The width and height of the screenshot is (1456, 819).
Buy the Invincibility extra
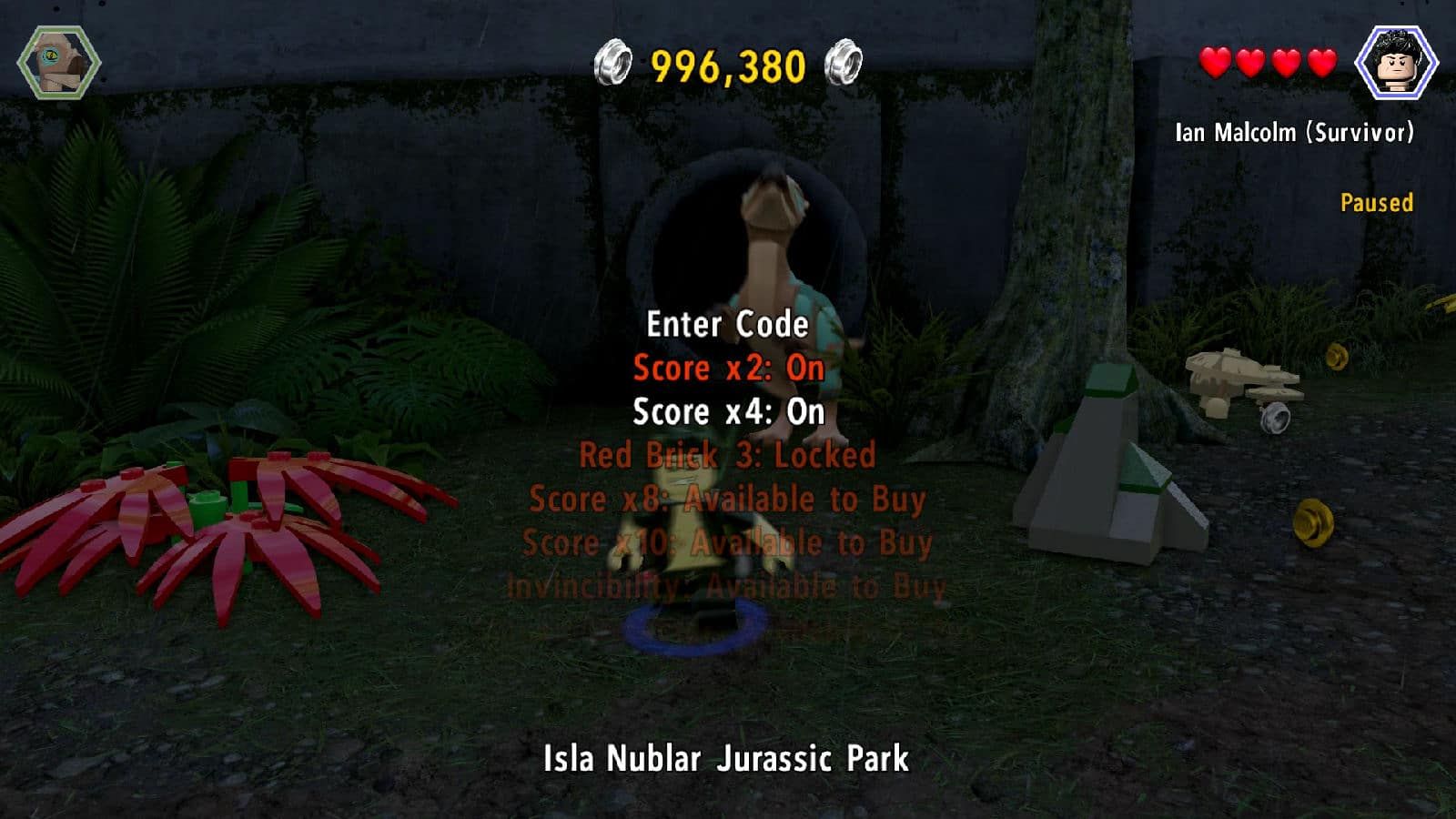[x=726, y=587]
